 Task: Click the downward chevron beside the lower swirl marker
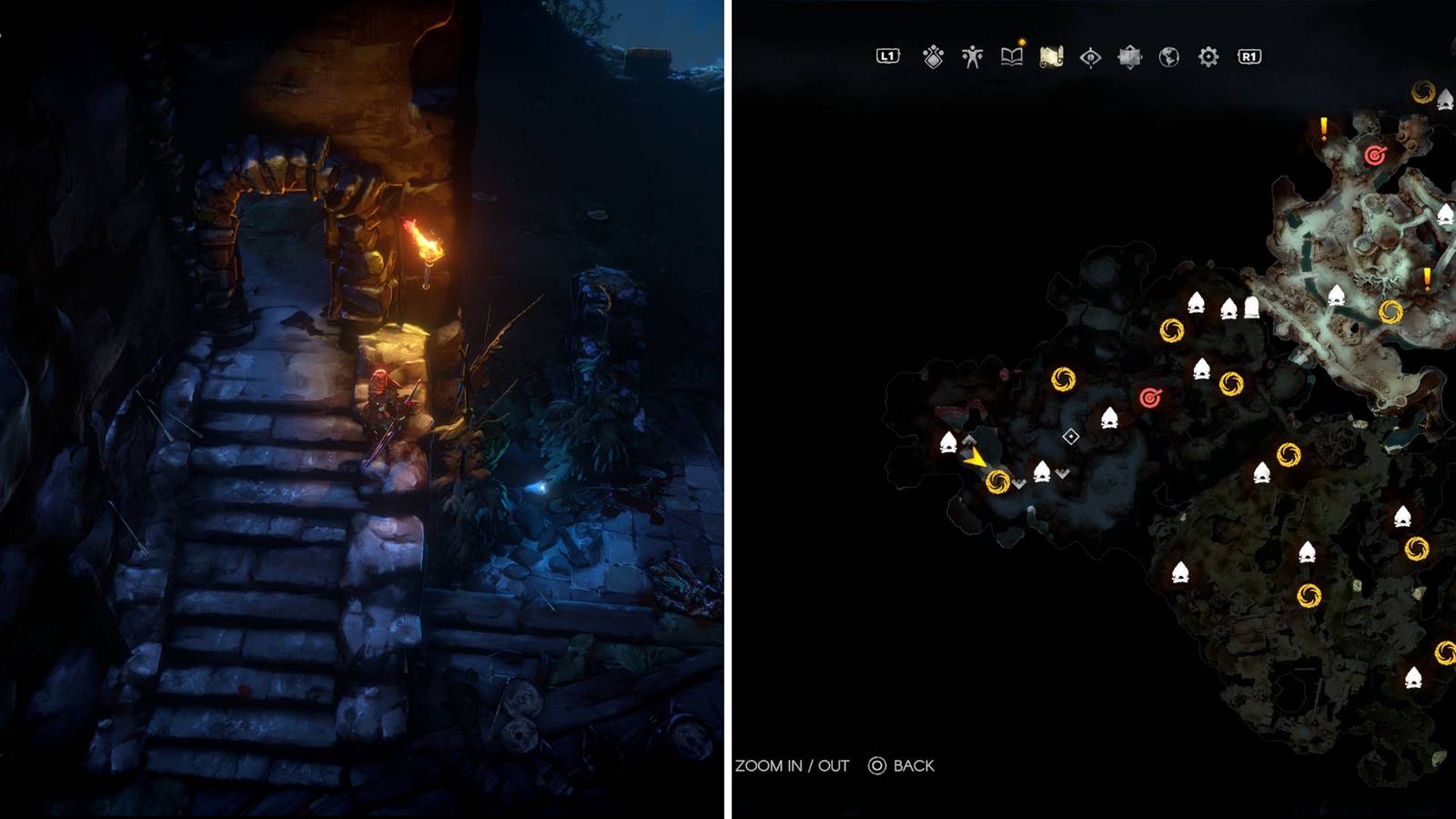[1018, 483]
